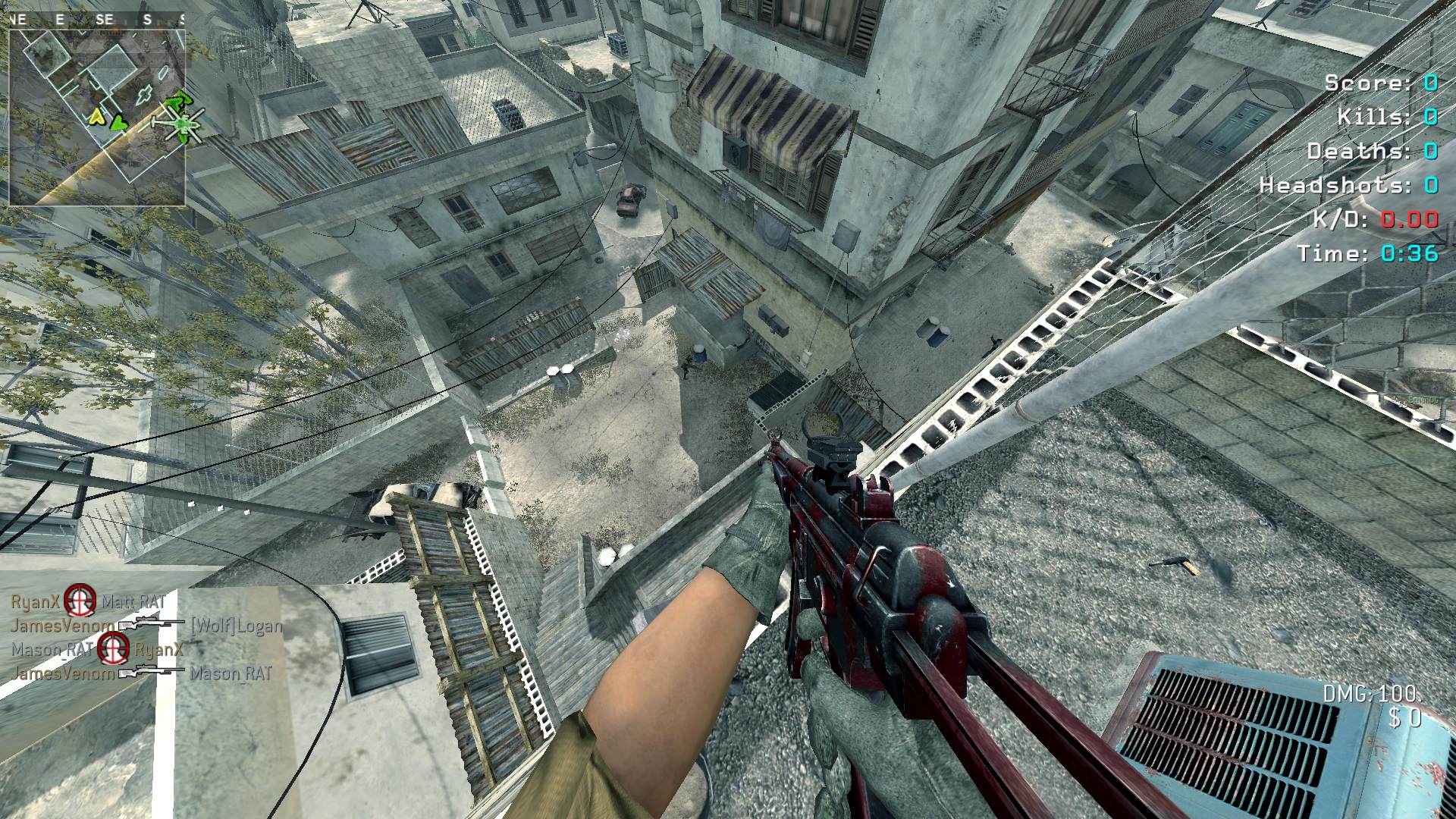
Task: Click the RyanX killed Matt_RAT feed entry
Action: point(88,602)
